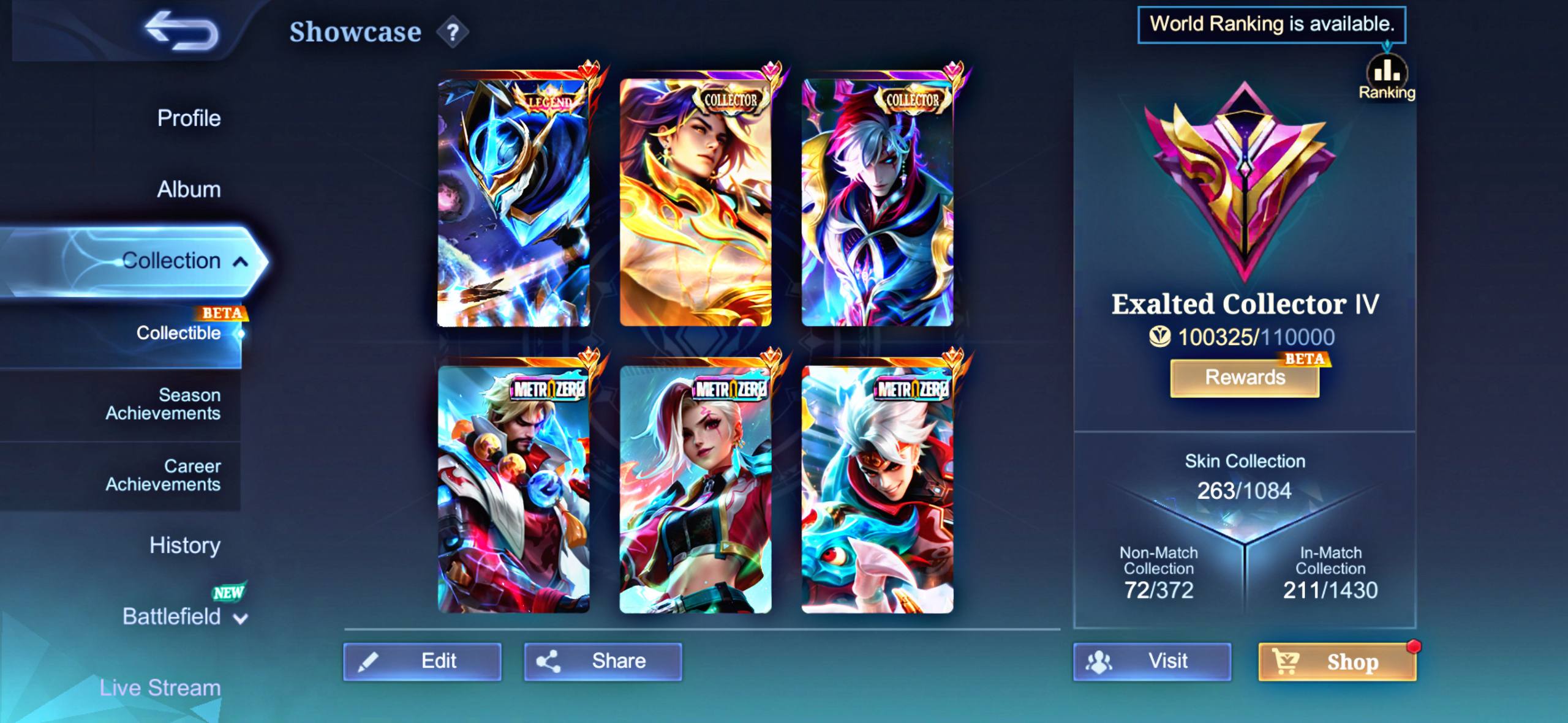Share the showcase
The image size is (1568, 723).
tap(603, 661)
